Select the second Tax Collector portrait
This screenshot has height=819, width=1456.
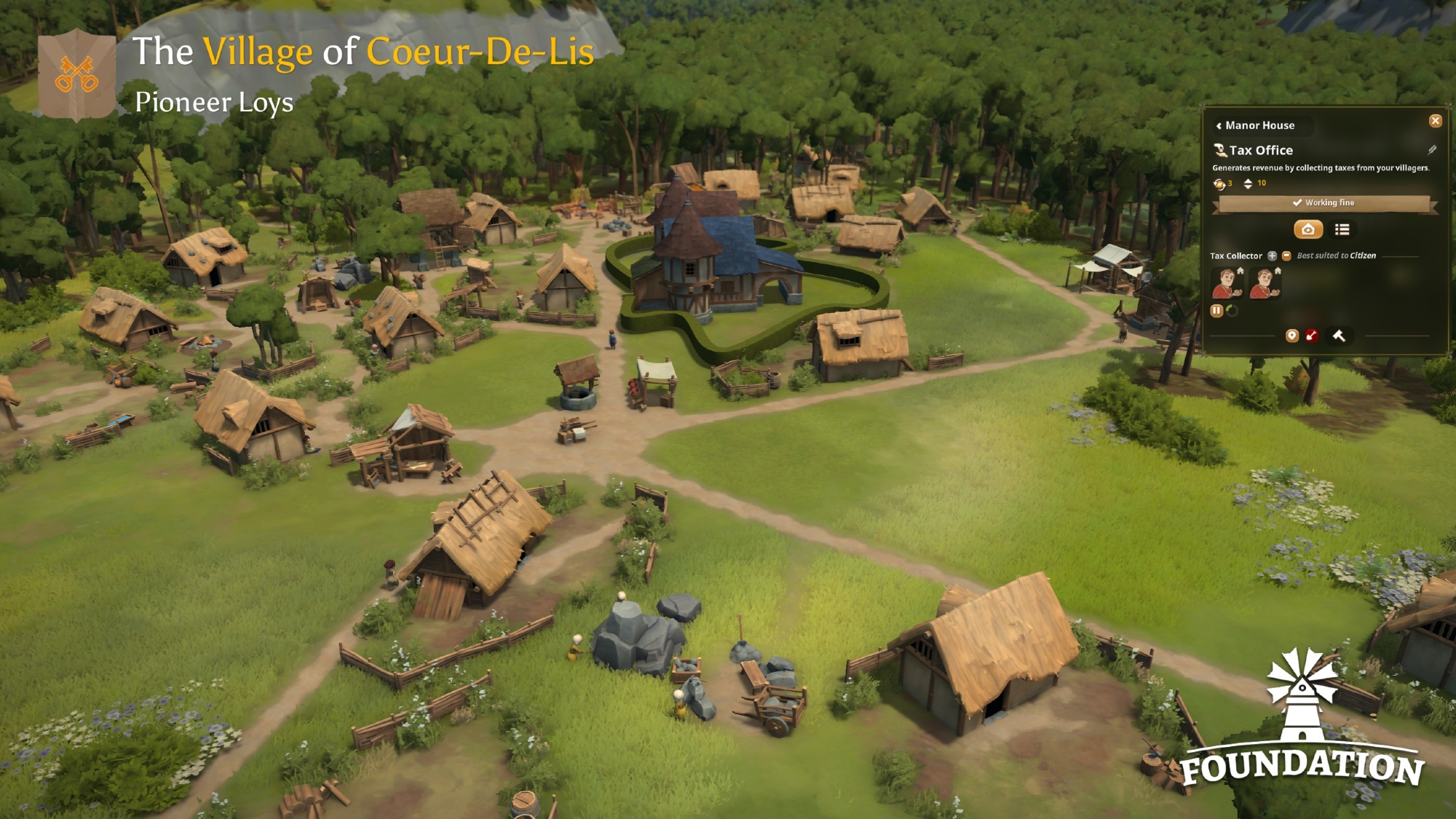pos(1265,283)
